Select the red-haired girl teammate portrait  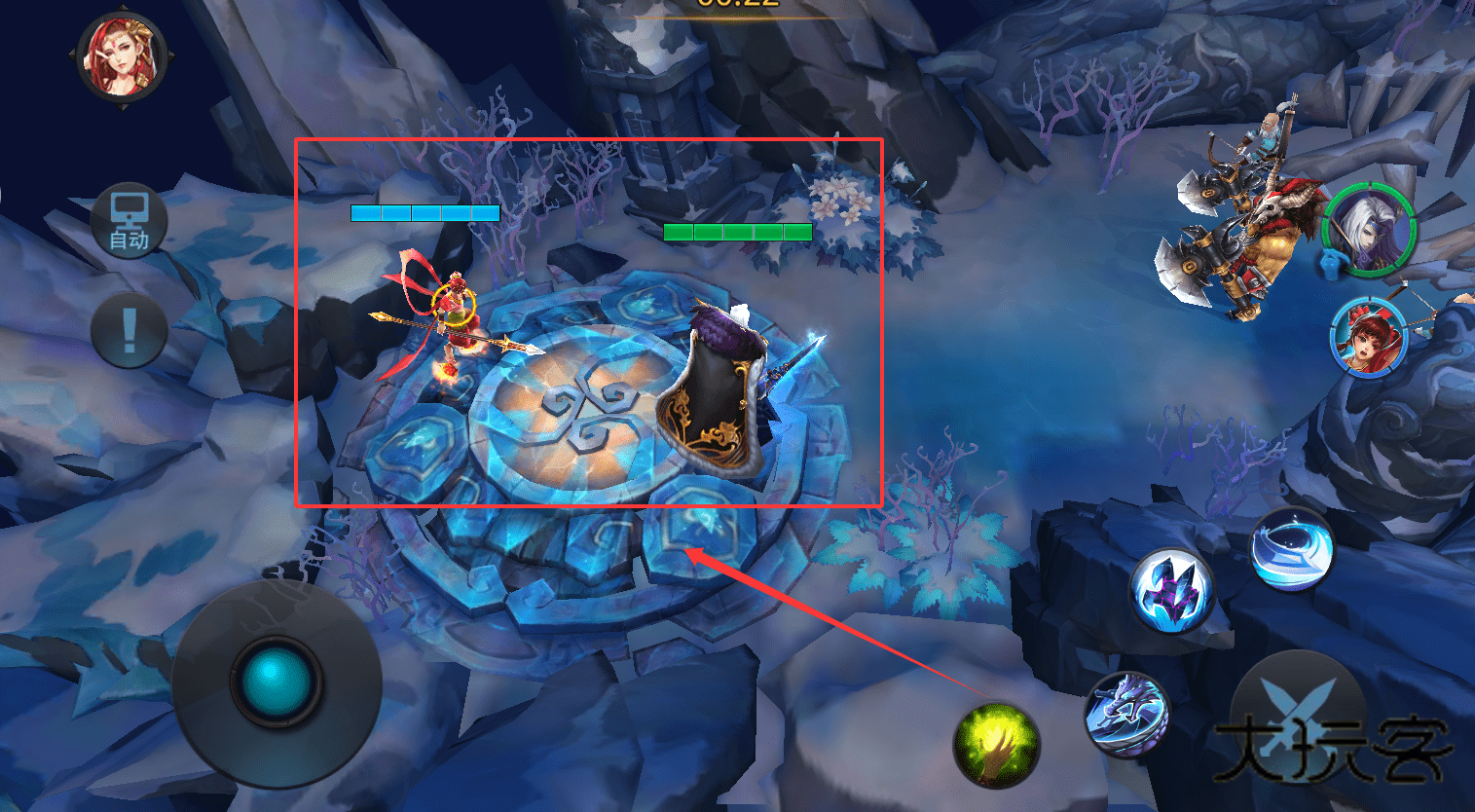pyautogui.click(x=1367, y=334)
